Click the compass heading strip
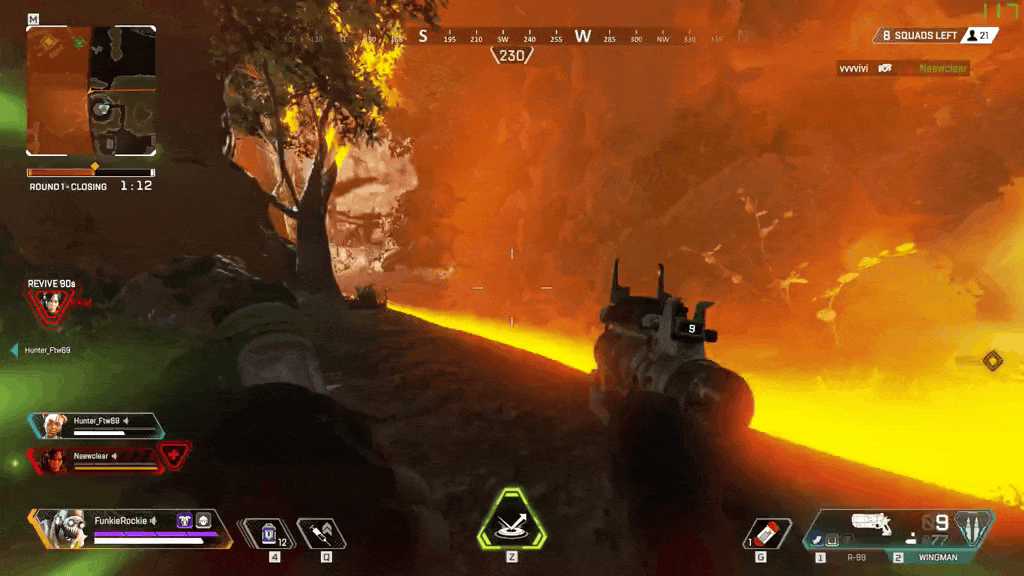The width and height of the screenshot is (1024, 576). click(x=512, y=38)
